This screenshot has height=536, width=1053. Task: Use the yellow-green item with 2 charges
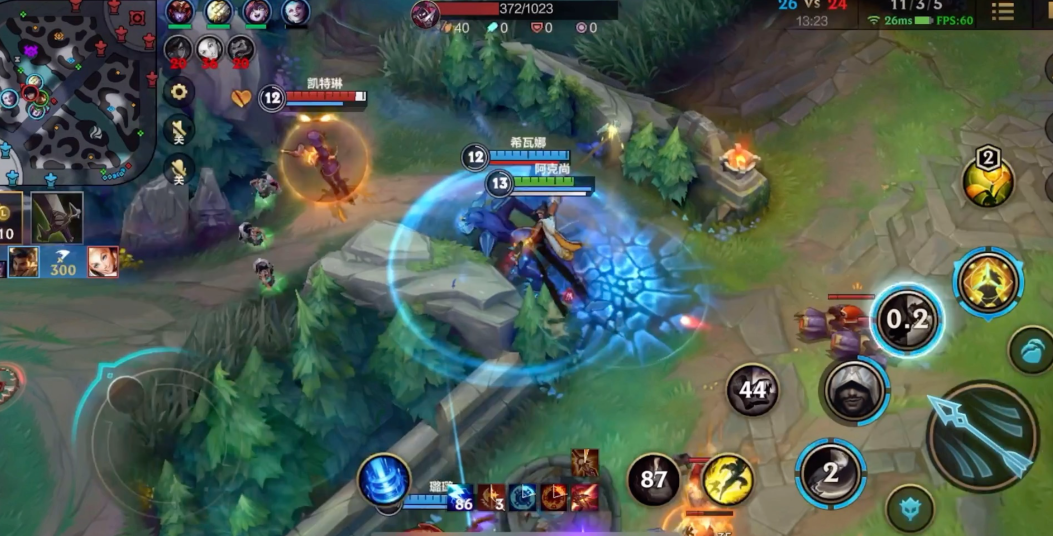tap(988, 179)
